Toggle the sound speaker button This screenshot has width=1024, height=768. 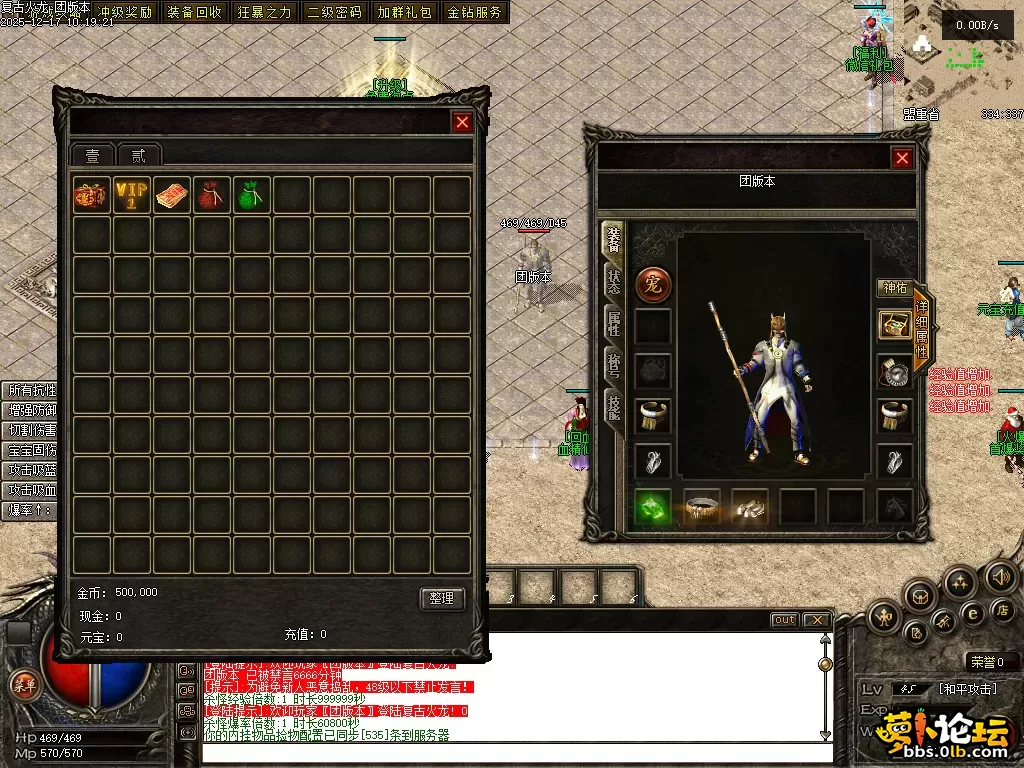1000,577
